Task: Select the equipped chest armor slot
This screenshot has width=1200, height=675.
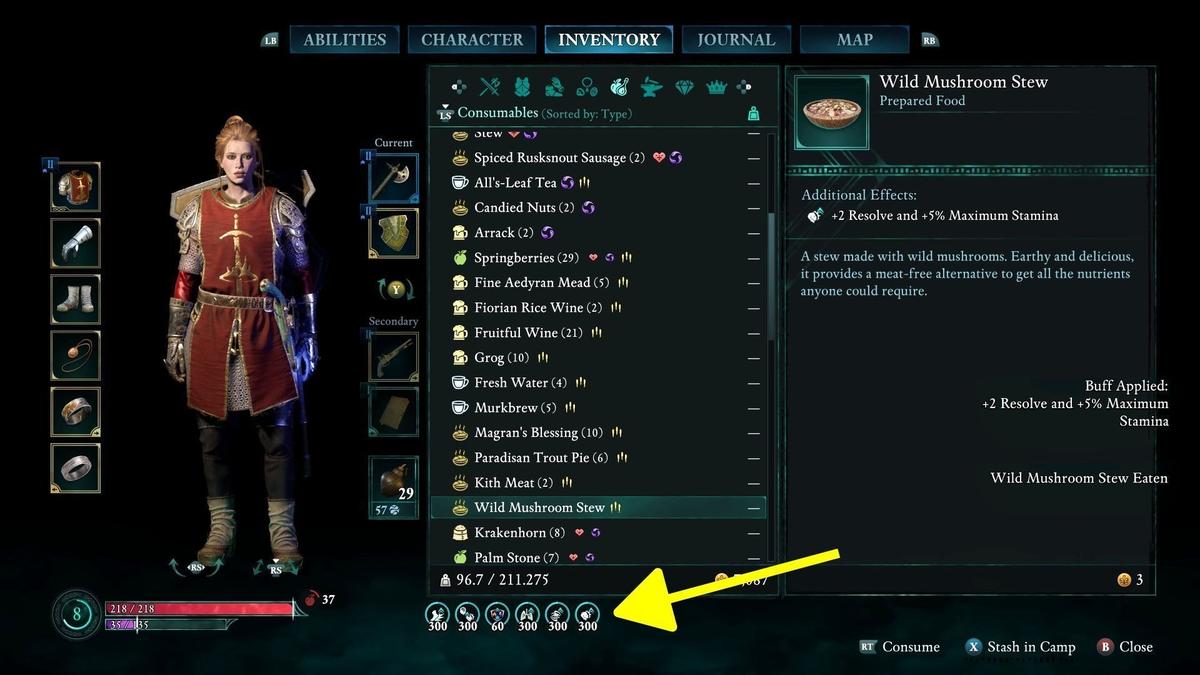Action: point(76,187)
